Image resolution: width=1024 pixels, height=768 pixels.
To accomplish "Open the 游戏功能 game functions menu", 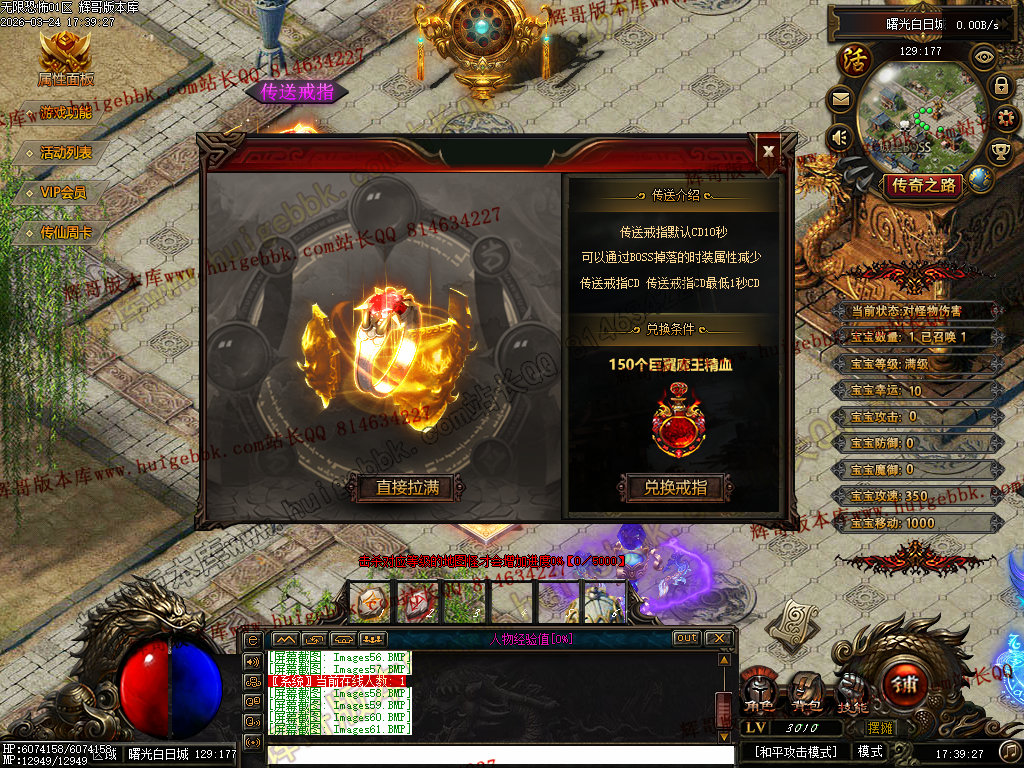I will [x=66, y=112].
